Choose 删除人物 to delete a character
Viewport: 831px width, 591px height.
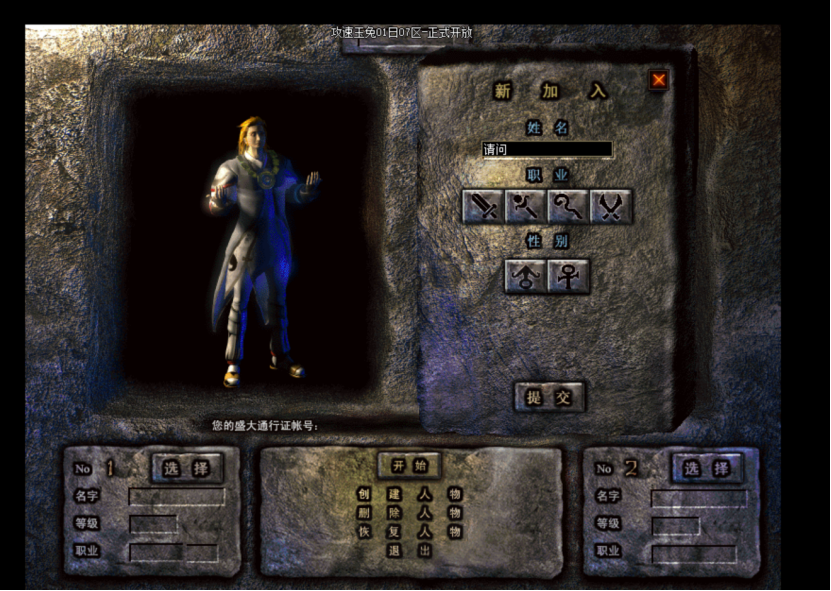(410, 513)
